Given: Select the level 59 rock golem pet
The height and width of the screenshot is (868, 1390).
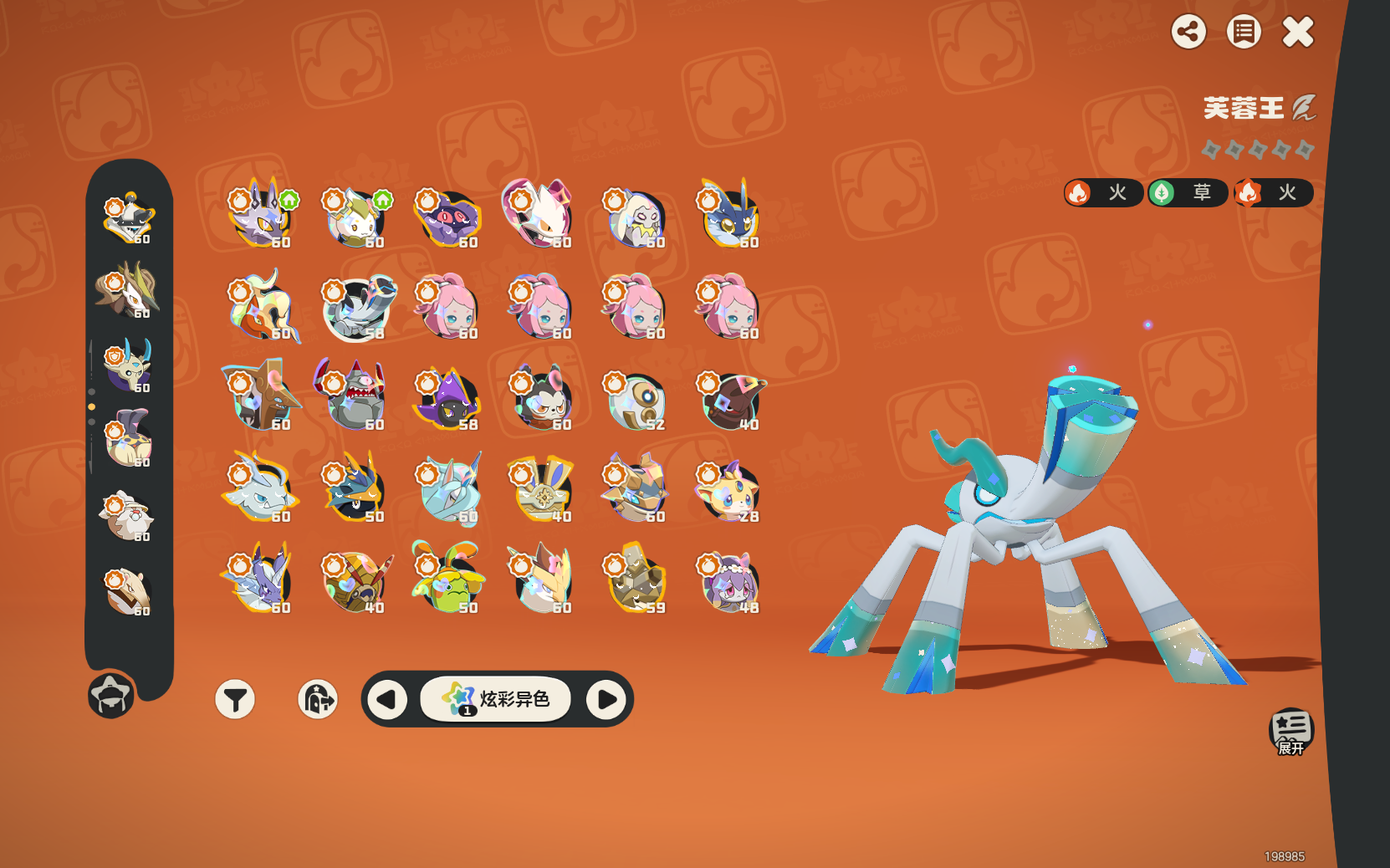Looking at the screenshot, I should [636, 579].
